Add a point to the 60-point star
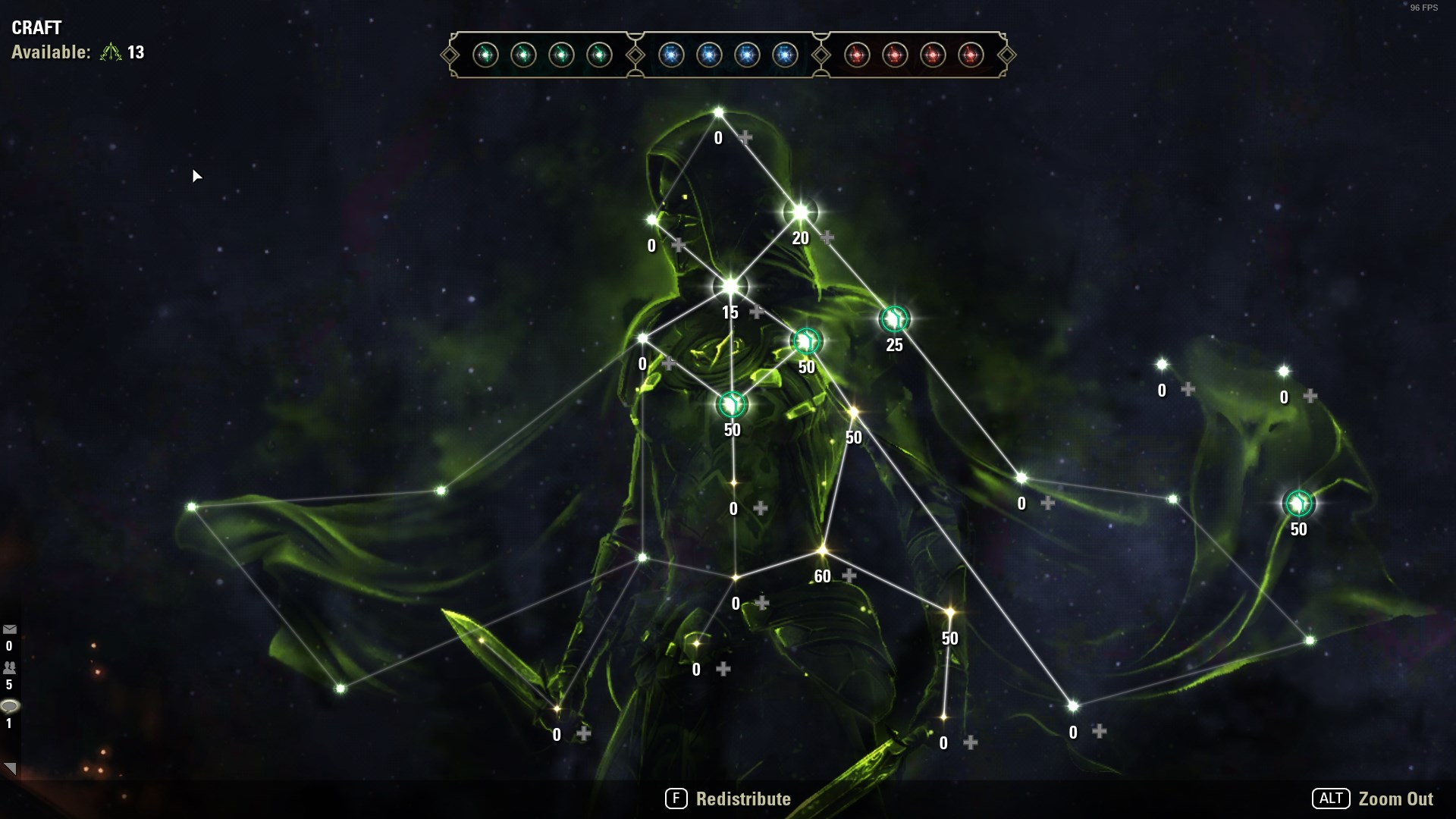Screen dimensions: 1456x819 point(849,576)
